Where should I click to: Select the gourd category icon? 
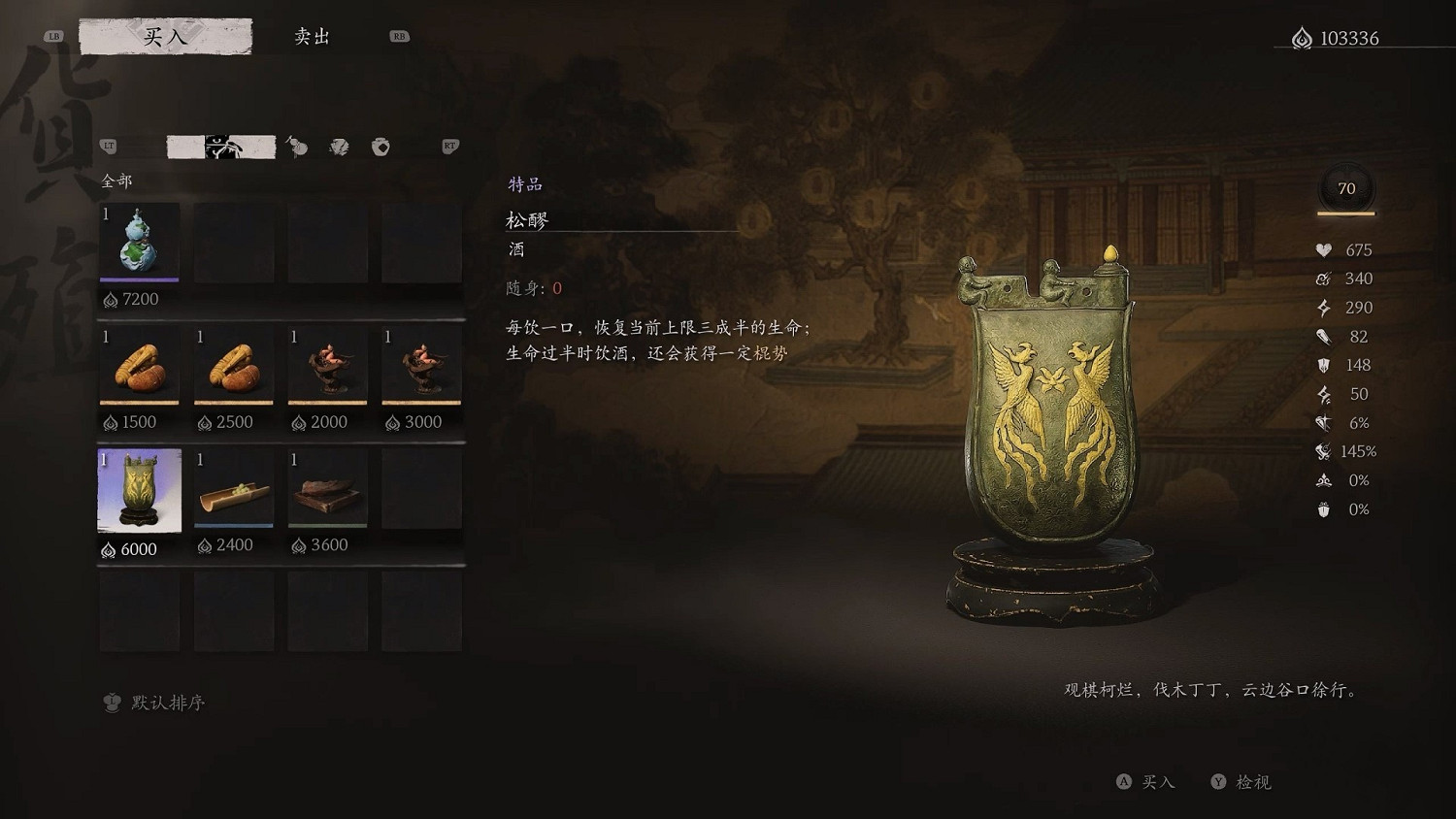pyautogui.click(x=296, y=147)
